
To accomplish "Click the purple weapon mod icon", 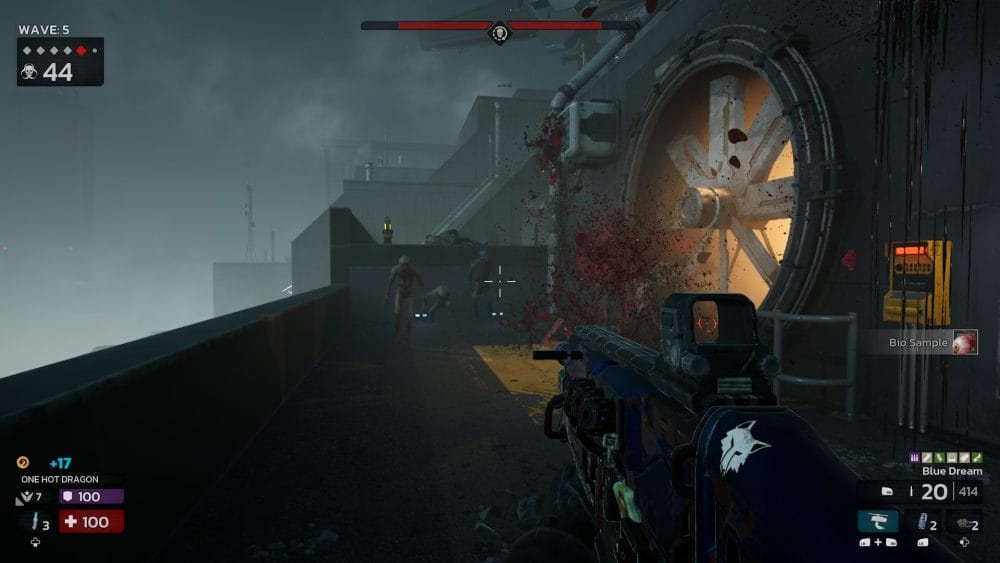I will 914,458.
